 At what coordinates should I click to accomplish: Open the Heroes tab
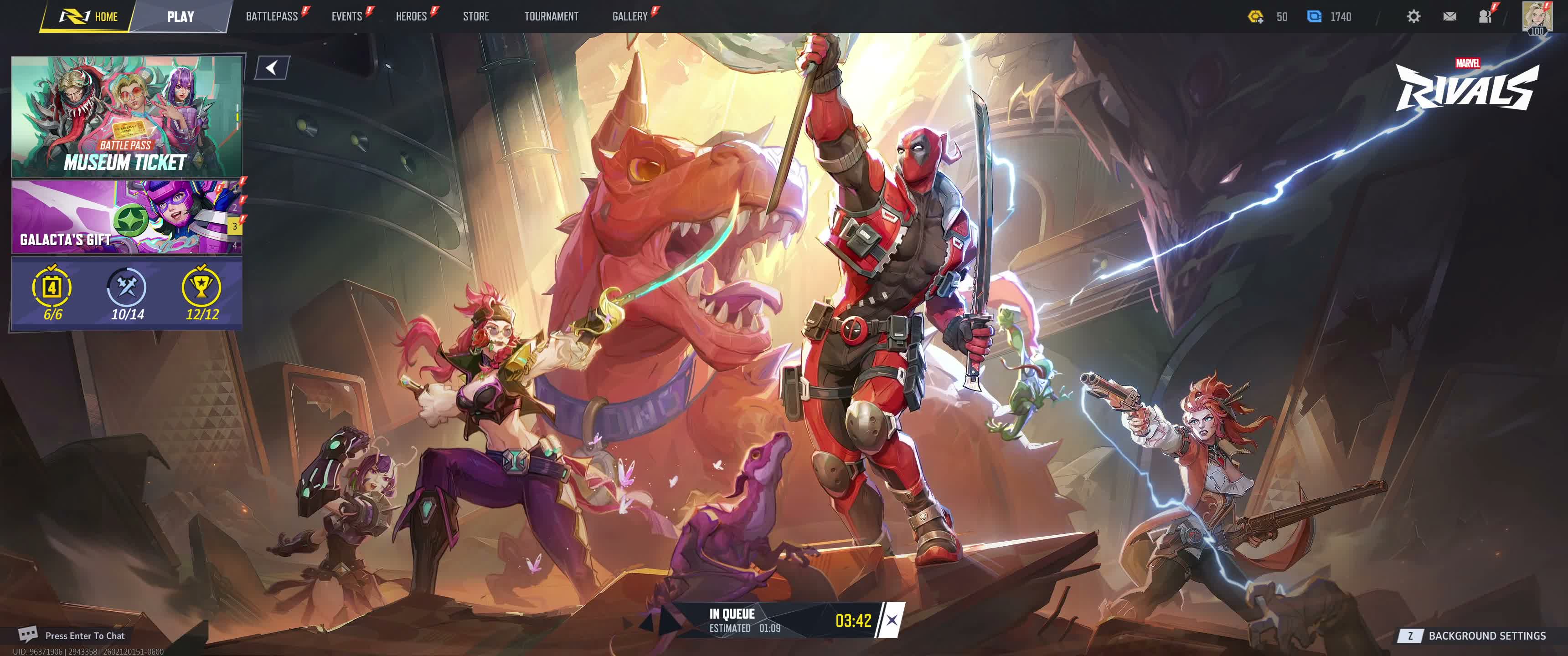411,16
